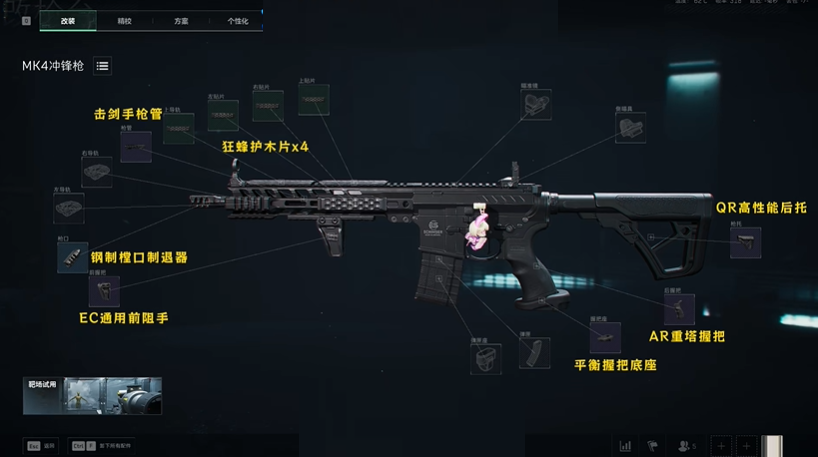818x457 pixels.
Task: Select the 左导轨 left rail slot
Action: pyautogui.click(x=68, y=208)
